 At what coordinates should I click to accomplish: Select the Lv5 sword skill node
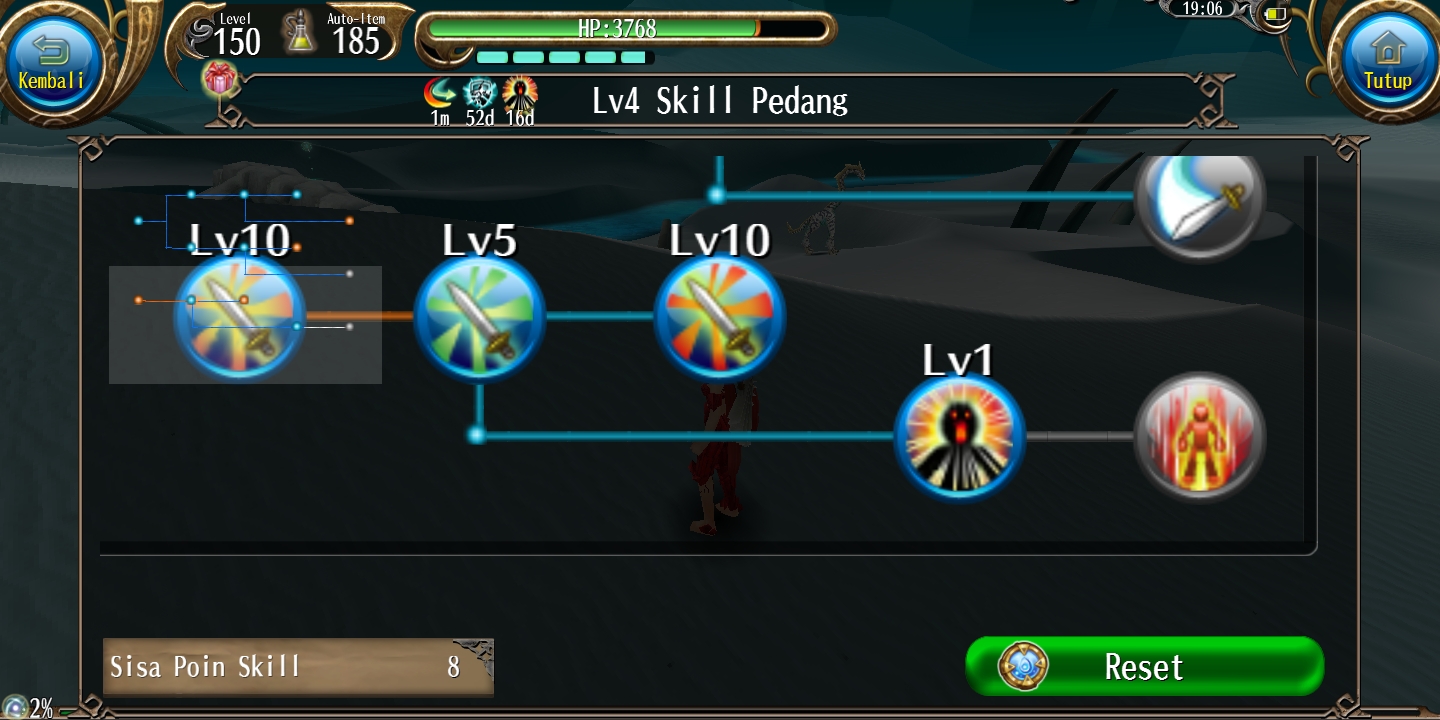(480, 315)
